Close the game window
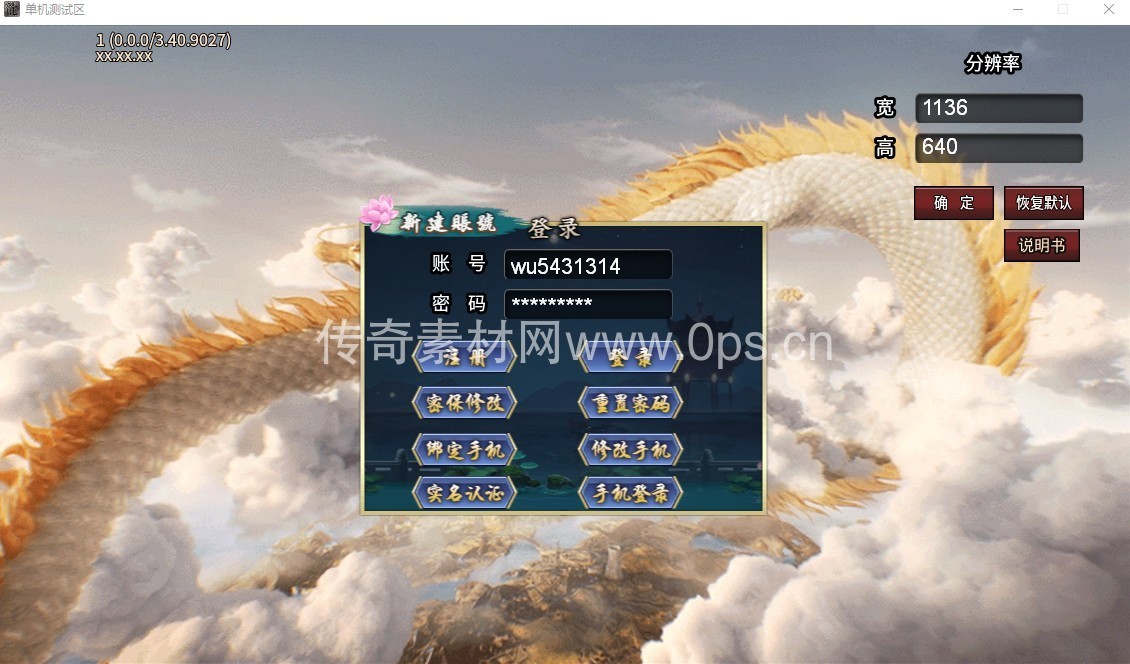The width and height of the screenshot is (1130, 664). click(x=1109, y=9)
